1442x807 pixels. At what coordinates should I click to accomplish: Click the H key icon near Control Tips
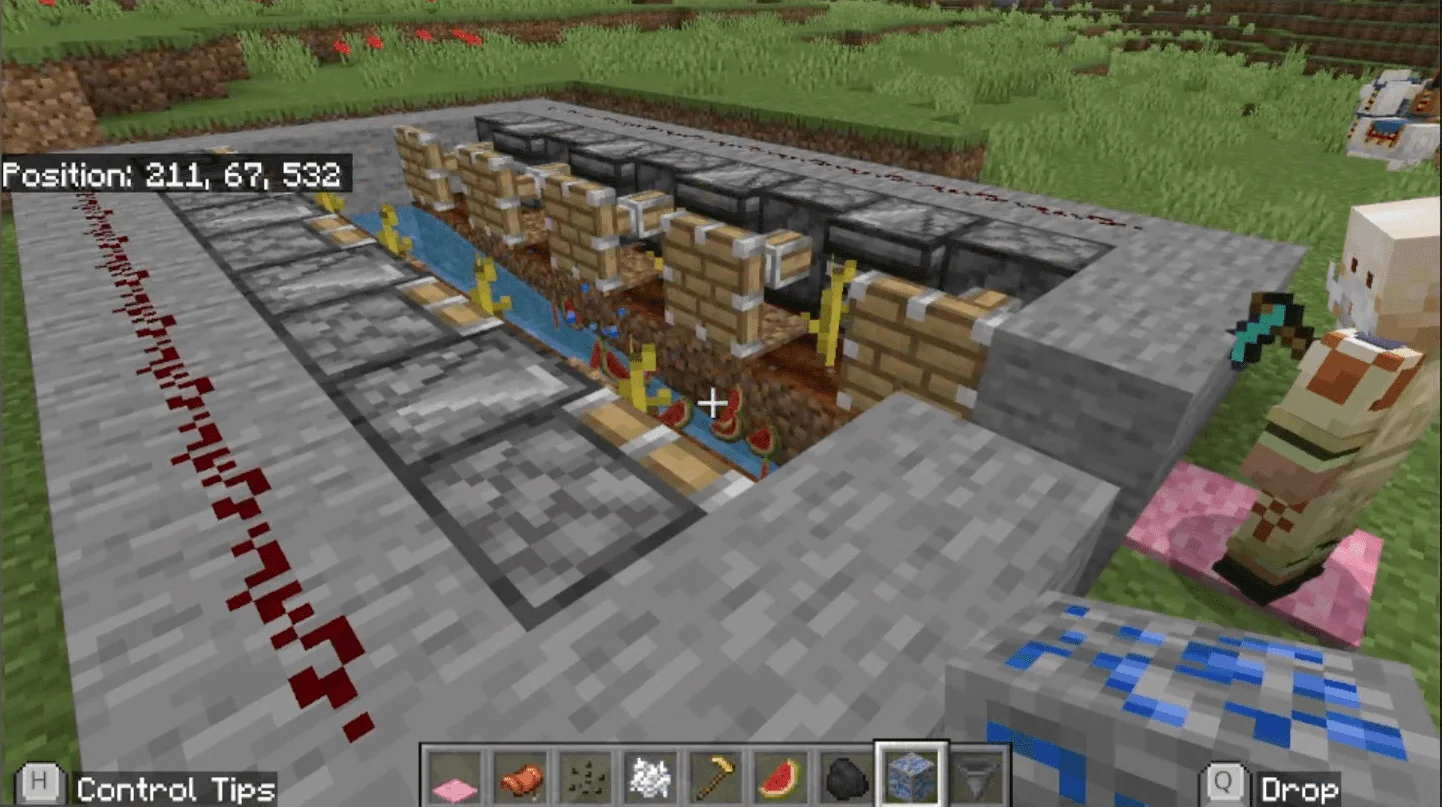[40, 784]
